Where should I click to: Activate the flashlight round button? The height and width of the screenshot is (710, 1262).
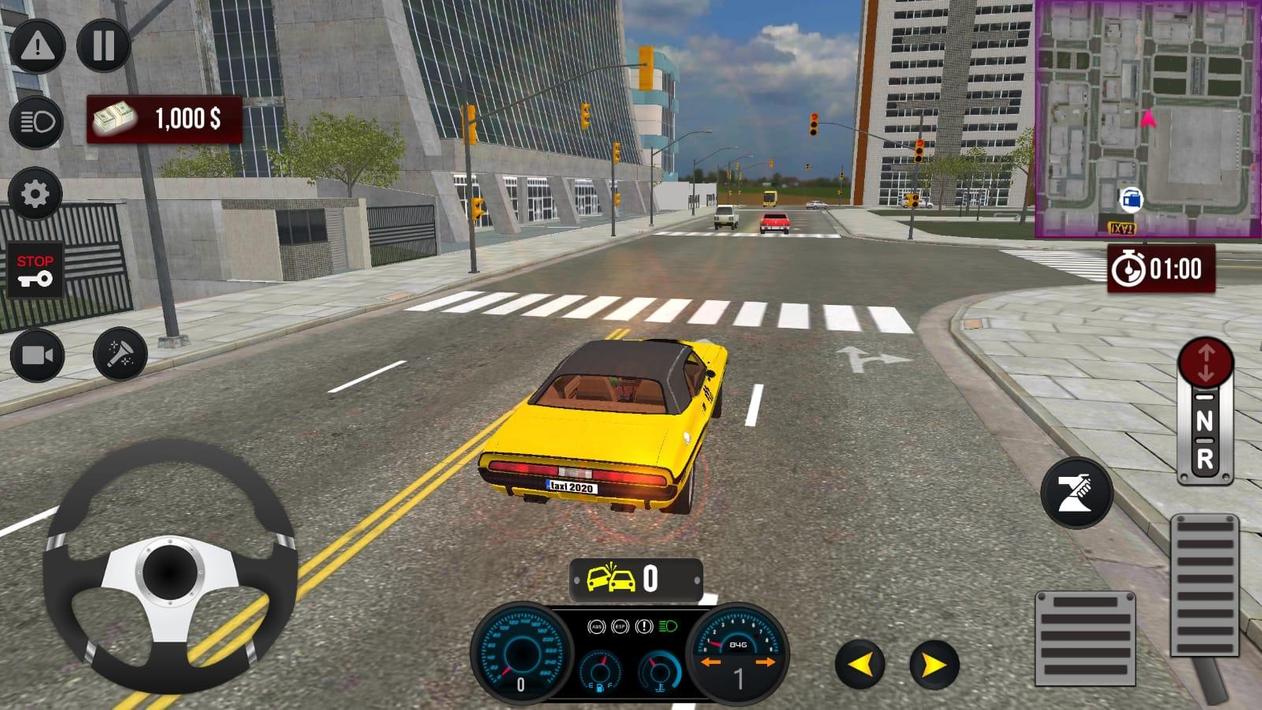tap(120, 355)
